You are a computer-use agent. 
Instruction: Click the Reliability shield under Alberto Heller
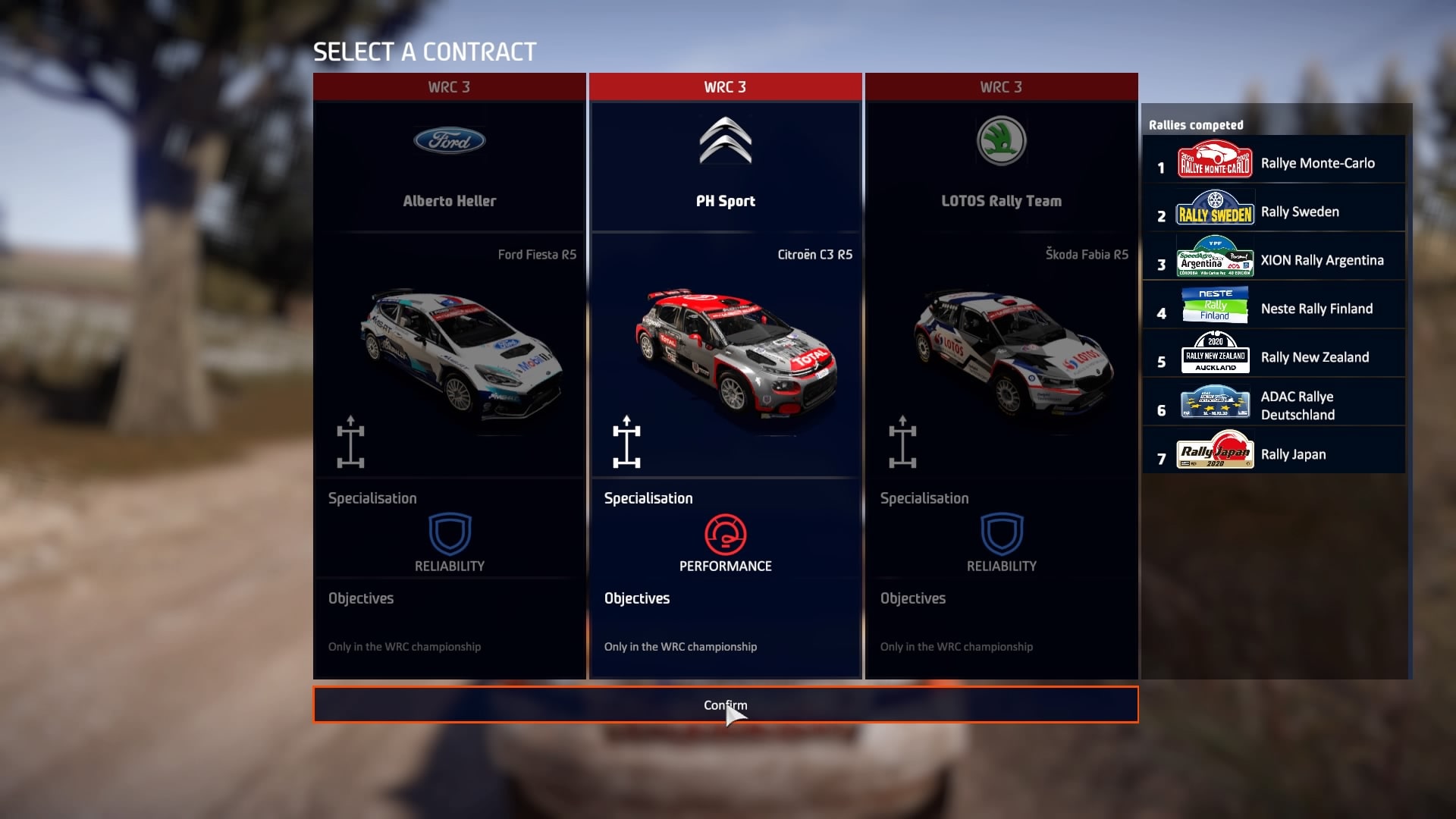(x=450, y=534)
